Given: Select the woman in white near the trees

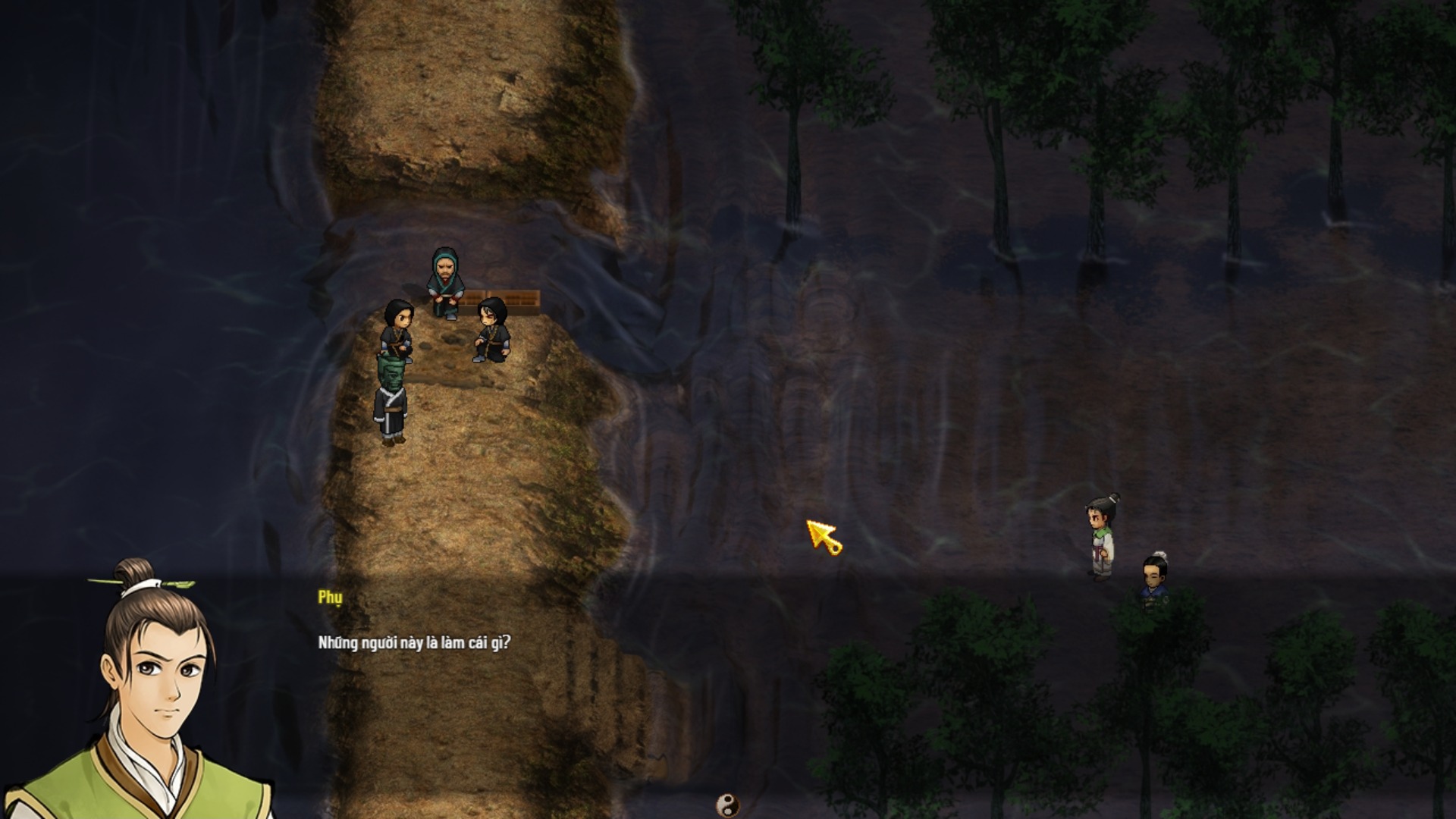Looking at the screenshot, I should (x=1100, y=531).
